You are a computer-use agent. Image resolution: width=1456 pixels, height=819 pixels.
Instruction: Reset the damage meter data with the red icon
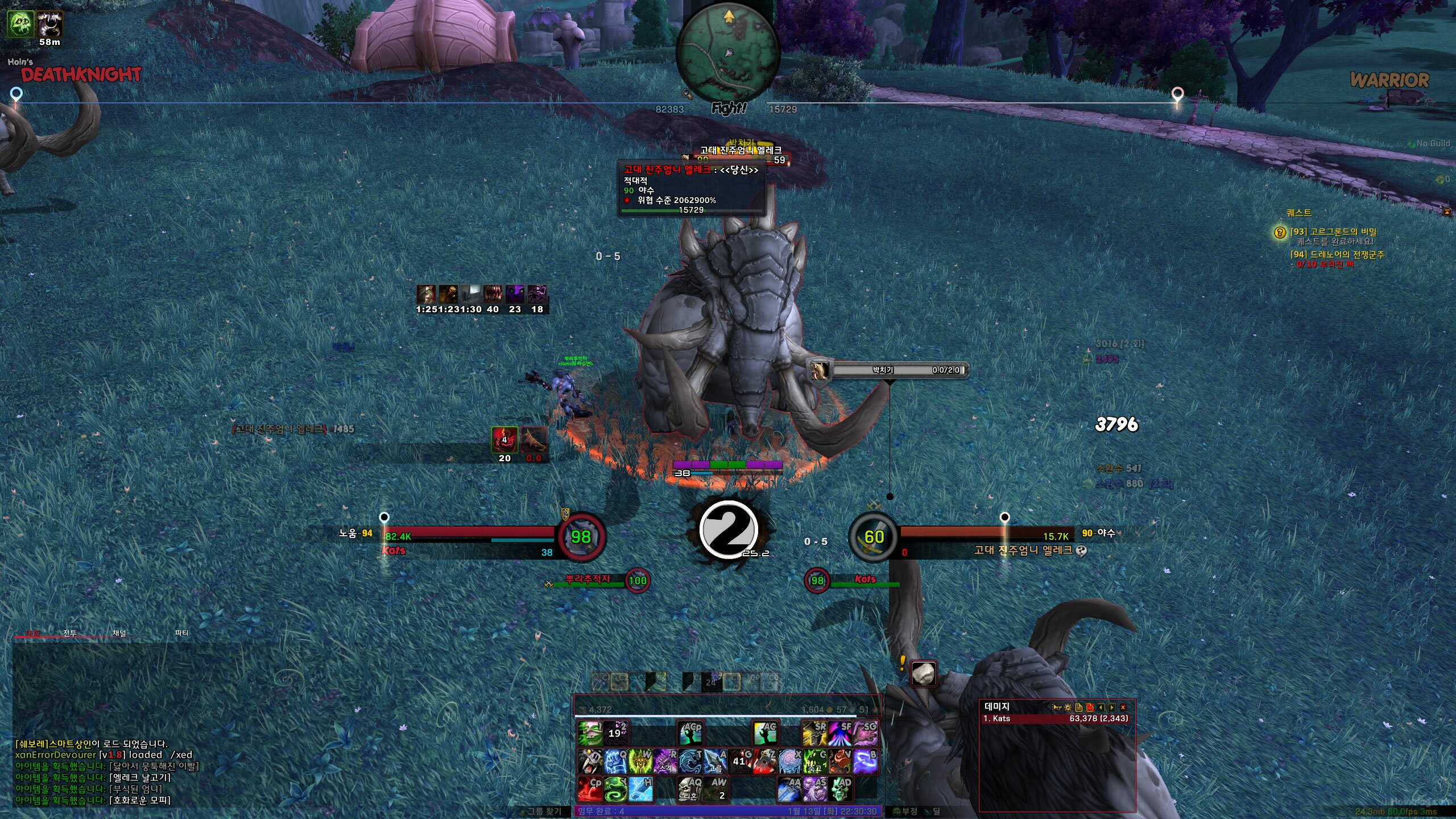pos(1090,708)
